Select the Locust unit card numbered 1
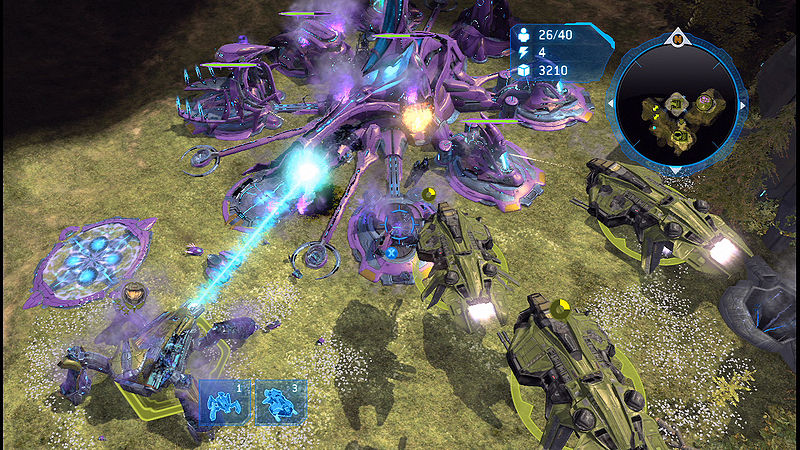The image size is (800, 450). 224,401
